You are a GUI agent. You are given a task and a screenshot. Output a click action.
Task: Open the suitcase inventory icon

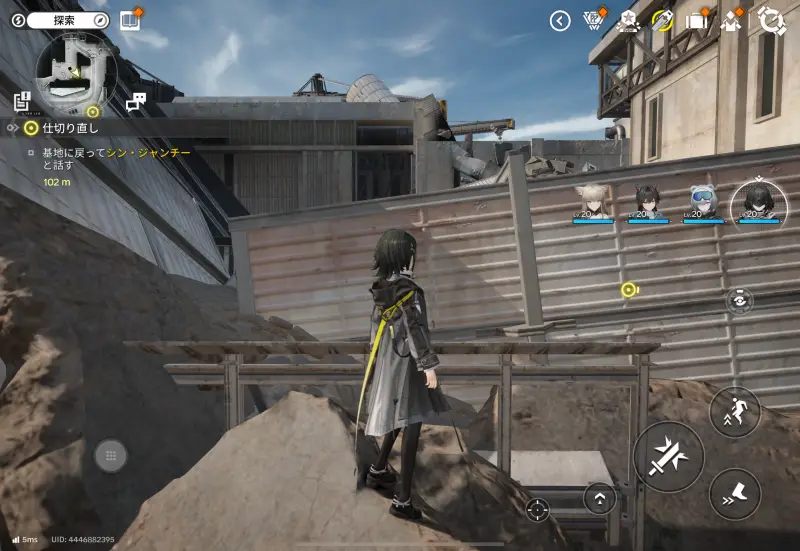click(x=697, y=20)
